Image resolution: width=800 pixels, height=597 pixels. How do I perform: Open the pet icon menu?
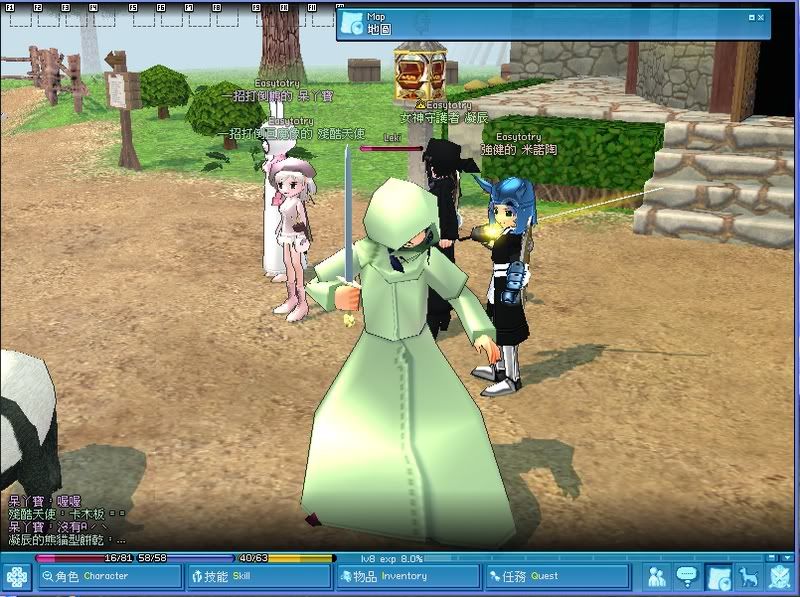pos(747,577)
